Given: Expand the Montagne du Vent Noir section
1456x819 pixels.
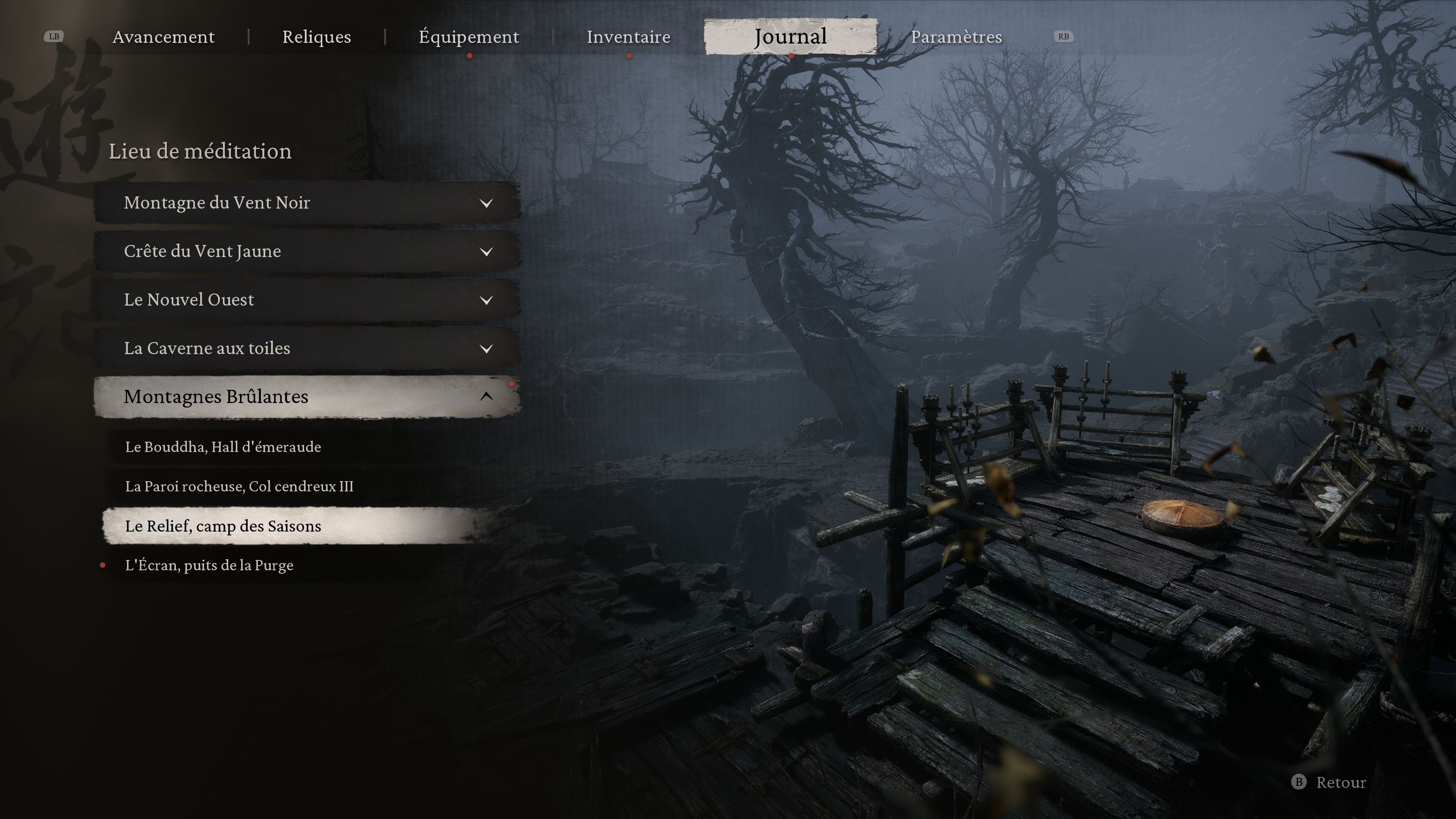Looking at the screenshot, I should 307,202.
